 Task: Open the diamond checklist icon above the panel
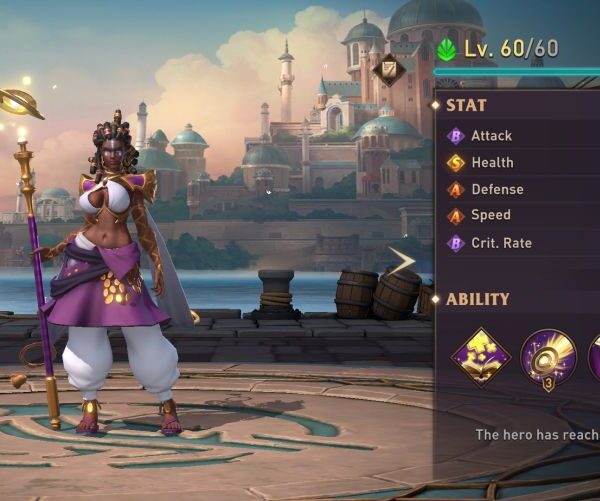tap(390, 68)
